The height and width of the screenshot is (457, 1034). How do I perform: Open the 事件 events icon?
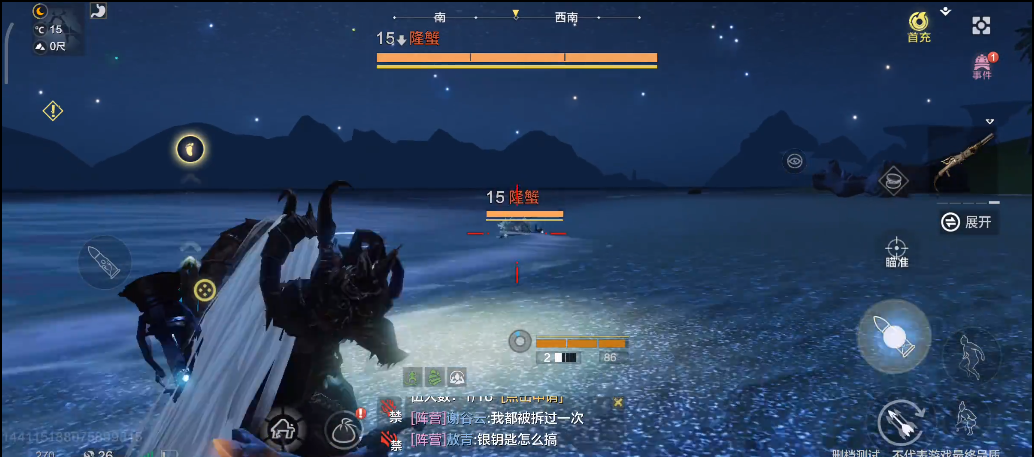coord(982,66)
